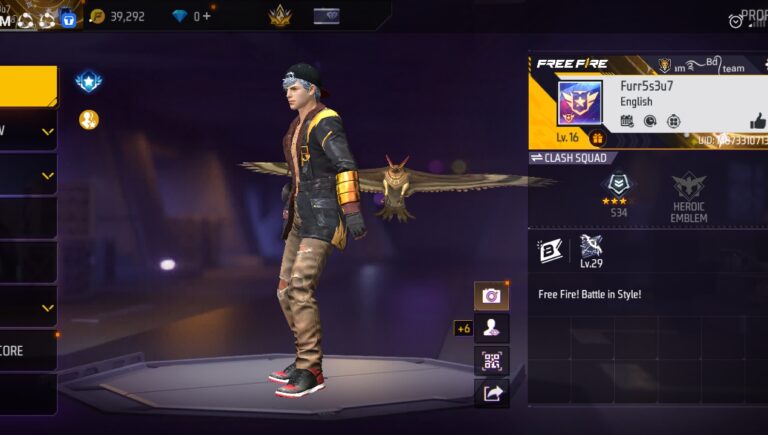Image resolution: width=768 pixels, height=435 pixels.
Task: Open the gold coins balance
Action: (x=117, y=16)
